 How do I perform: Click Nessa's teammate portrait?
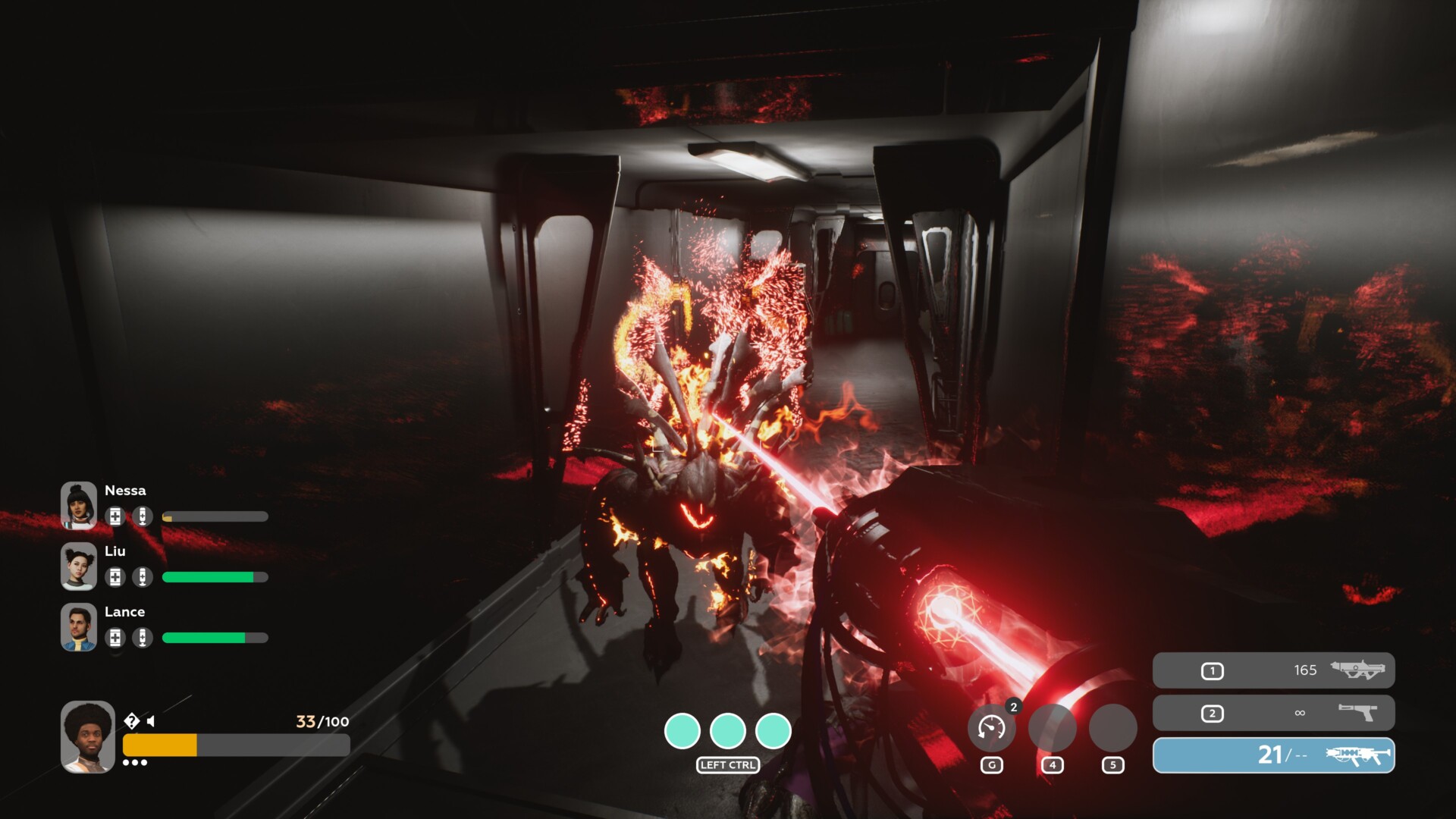79,505
